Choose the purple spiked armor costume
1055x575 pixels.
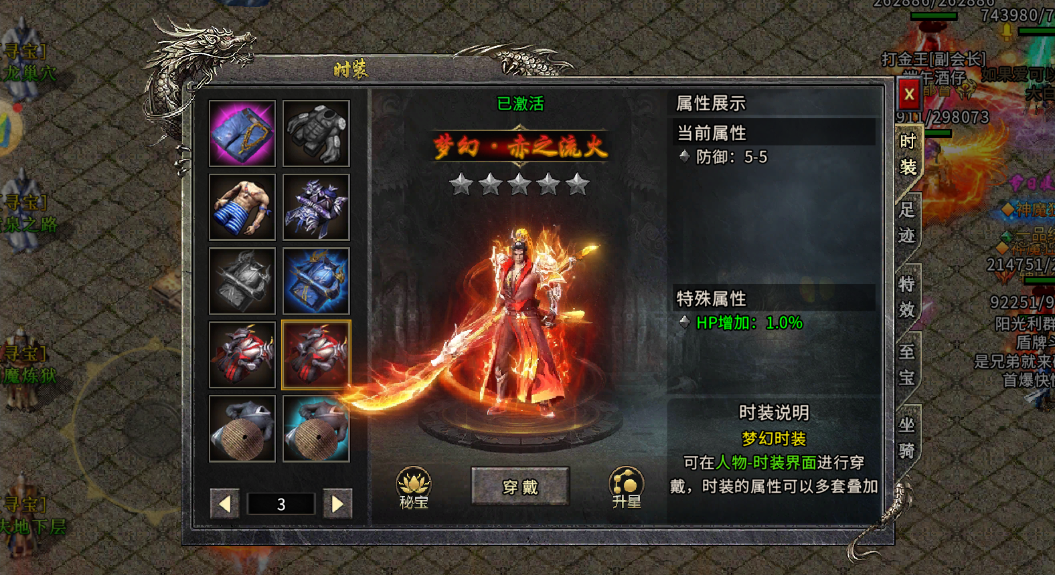tap(316, 207)
